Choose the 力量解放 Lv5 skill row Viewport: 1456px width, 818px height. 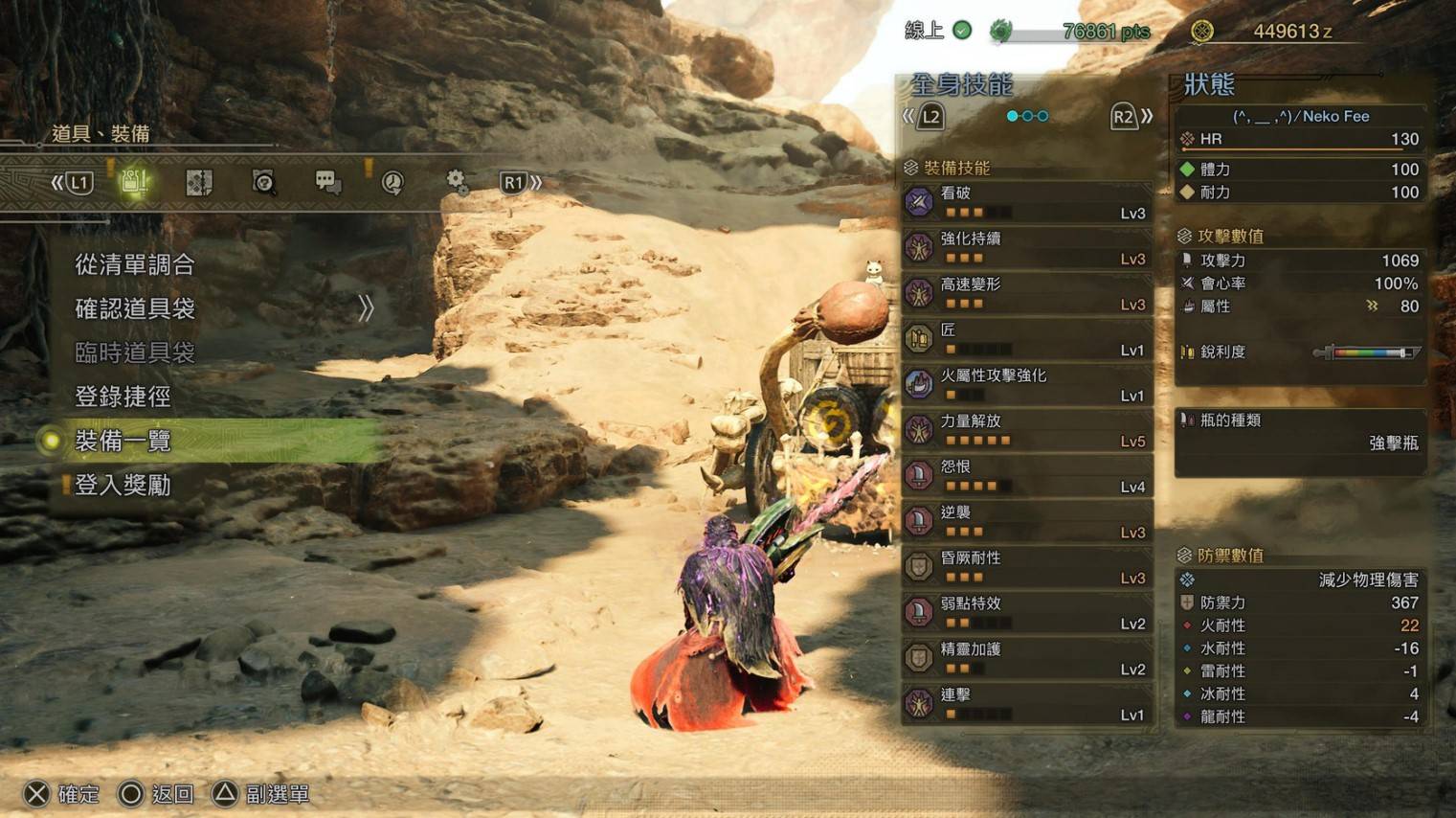1026,430
